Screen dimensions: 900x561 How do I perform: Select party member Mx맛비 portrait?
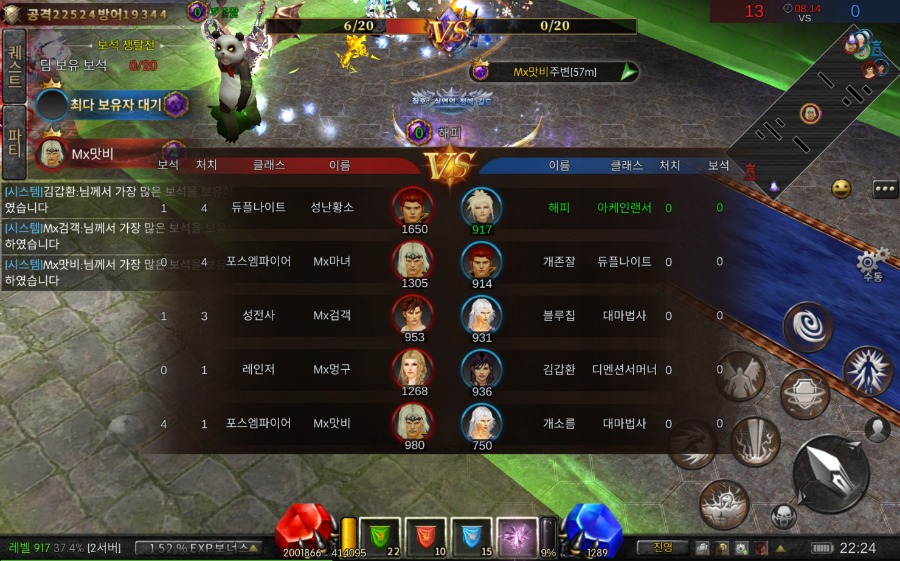coord(51,153)
